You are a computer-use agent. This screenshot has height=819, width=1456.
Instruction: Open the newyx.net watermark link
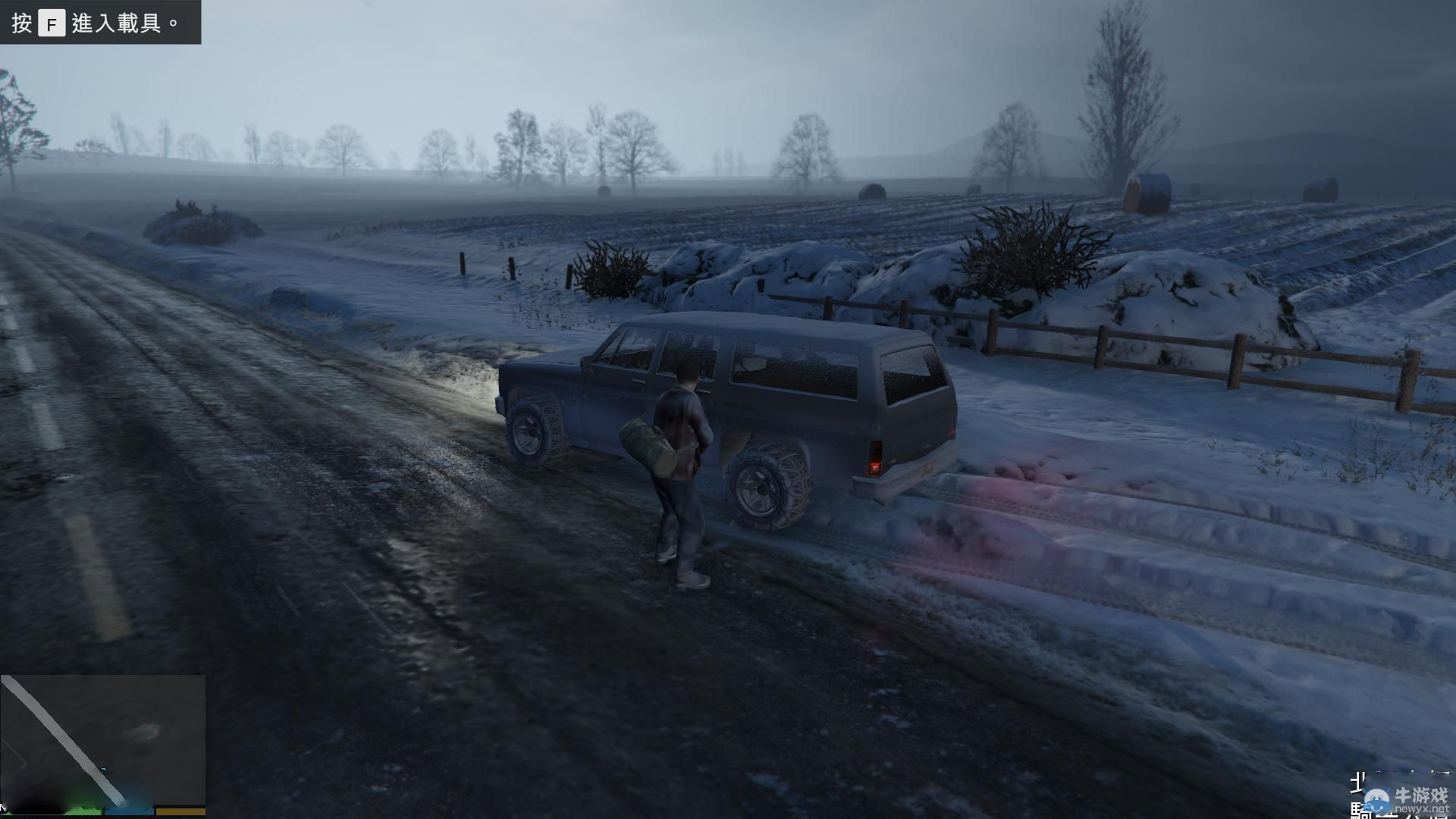1423,809
